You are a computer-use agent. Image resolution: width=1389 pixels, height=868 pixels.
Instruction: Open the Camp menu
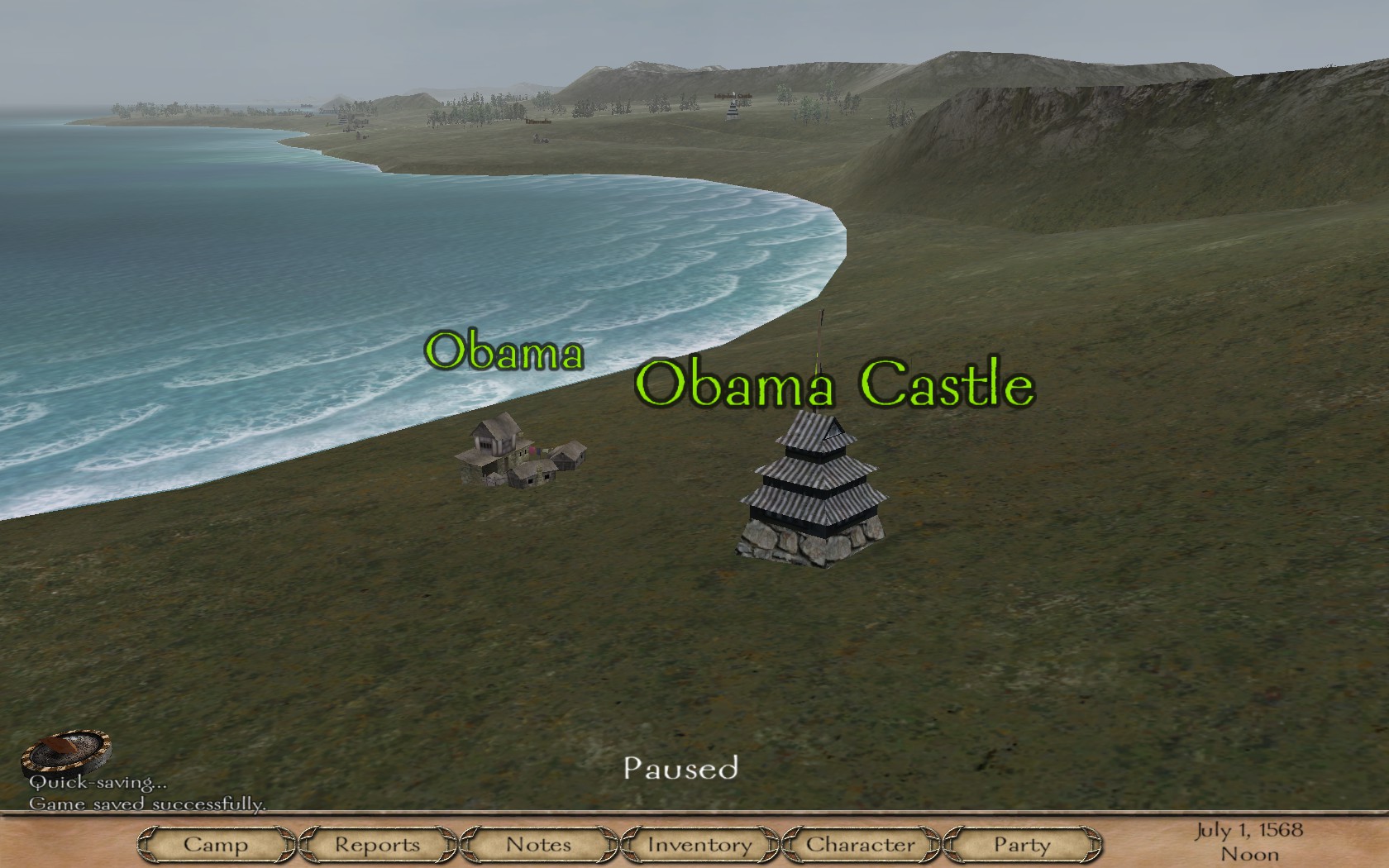[x=216, y=845]
